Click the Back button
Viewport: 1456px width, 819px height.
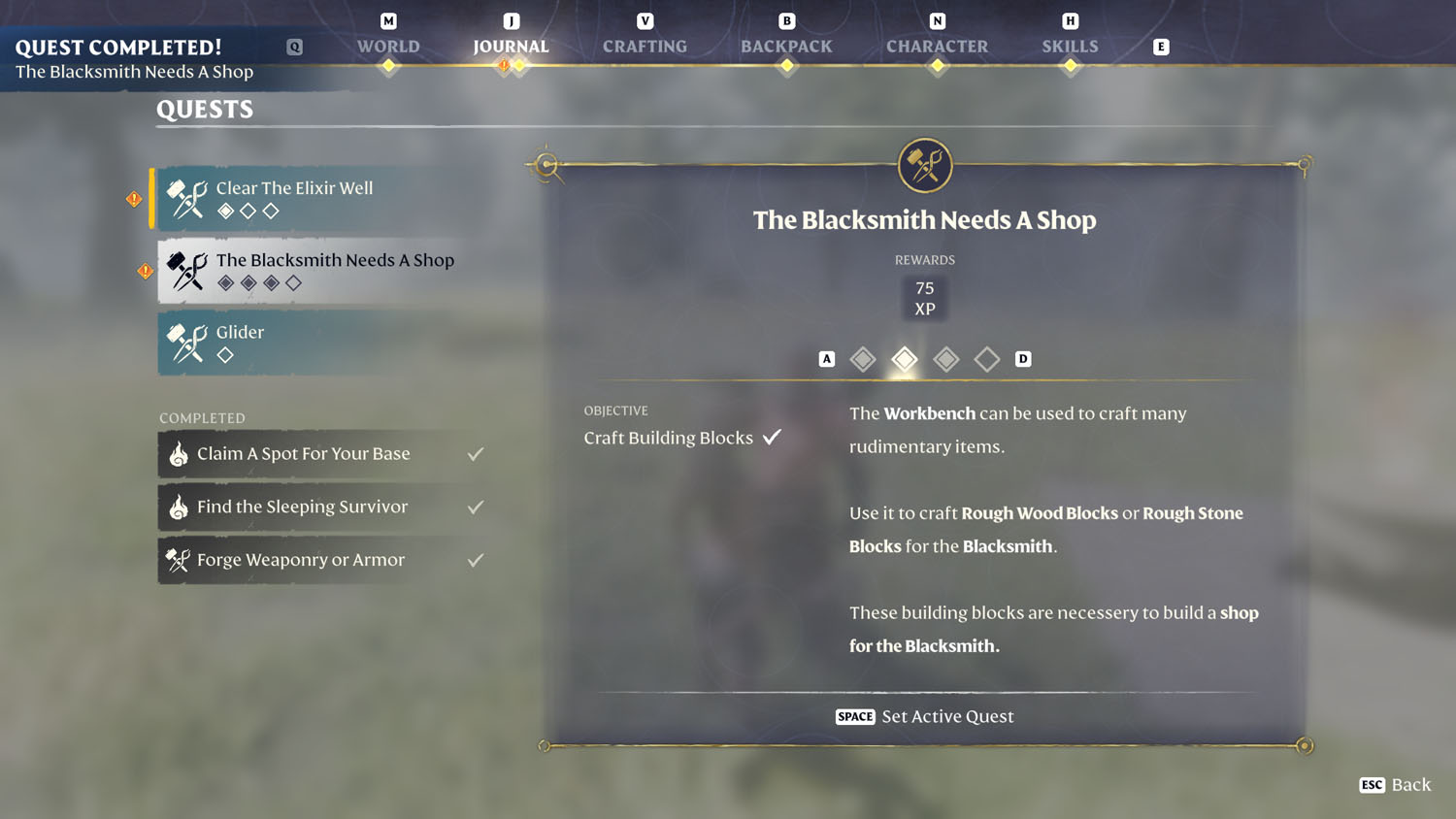(x=1396, y=785)
